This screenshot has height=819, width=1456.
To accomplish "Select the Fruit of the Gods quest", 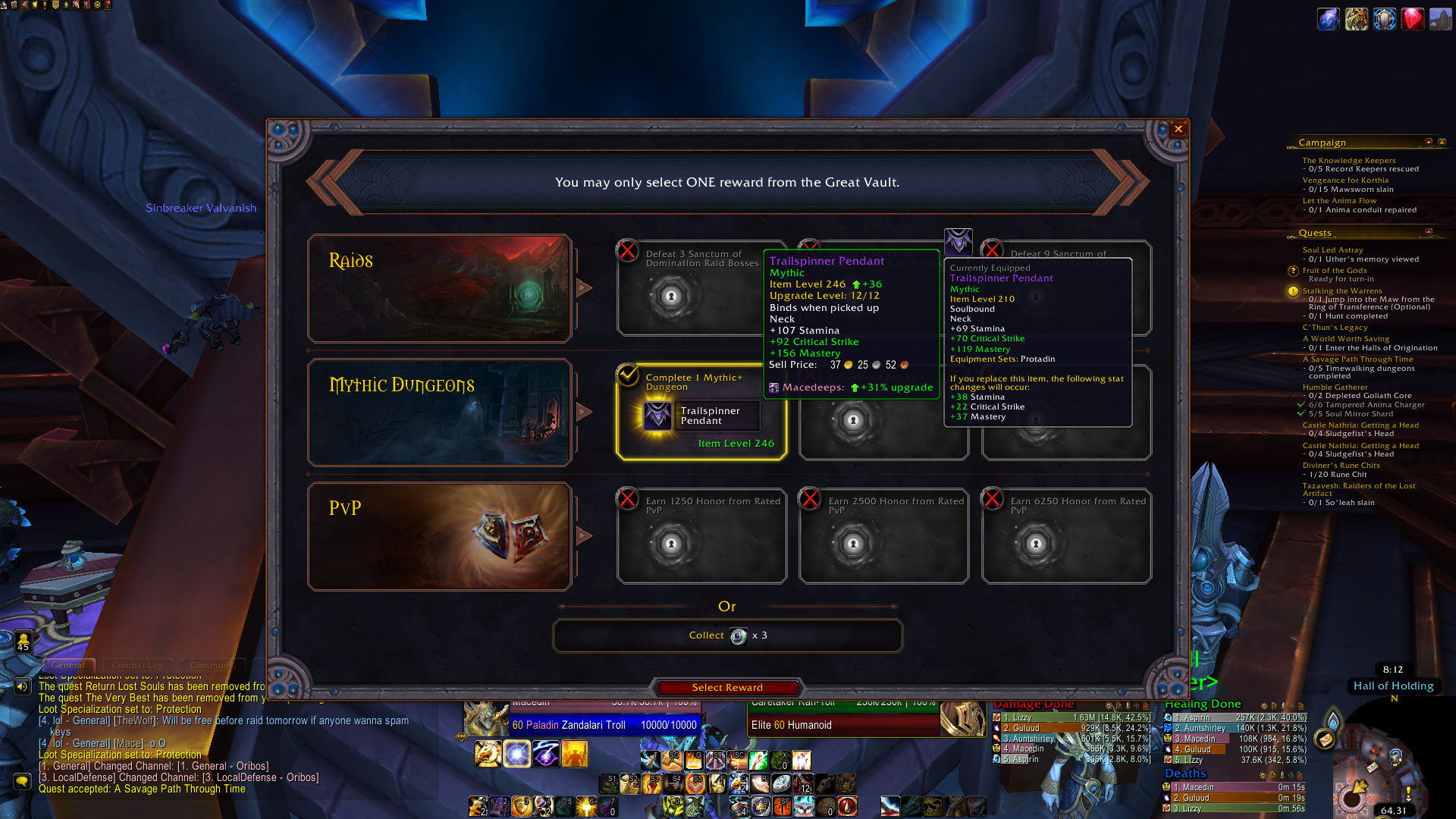I will pyautogui.click(x=1334, y=271).
